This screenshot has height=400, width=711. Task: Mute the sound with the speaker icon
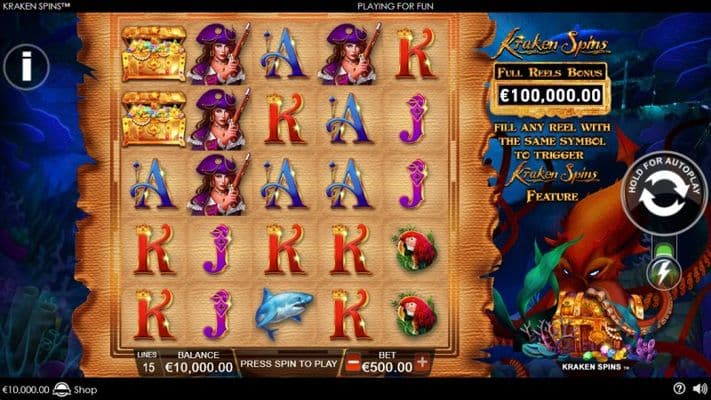click(x=698, y=389)
